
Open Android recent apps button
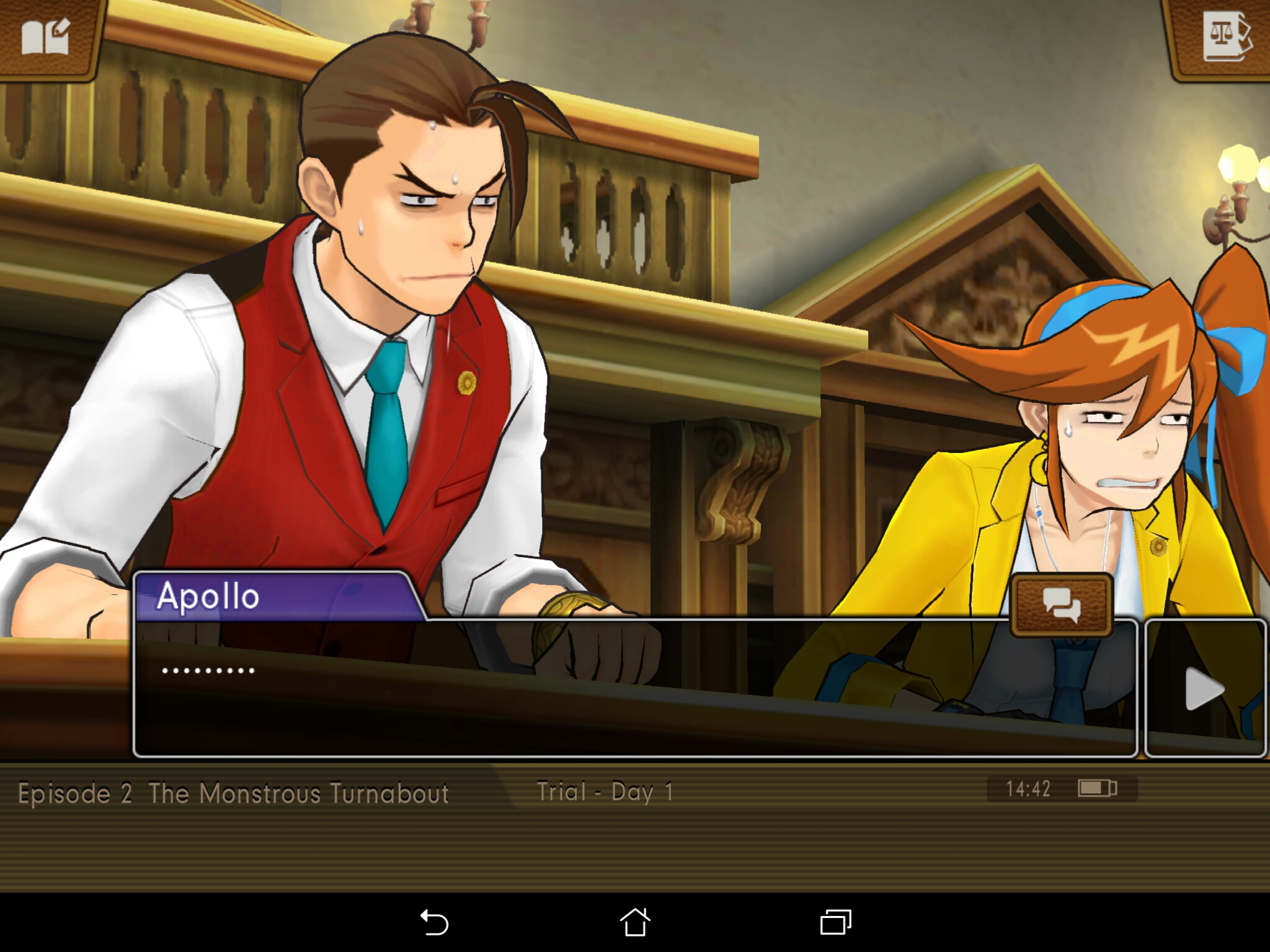835,922
